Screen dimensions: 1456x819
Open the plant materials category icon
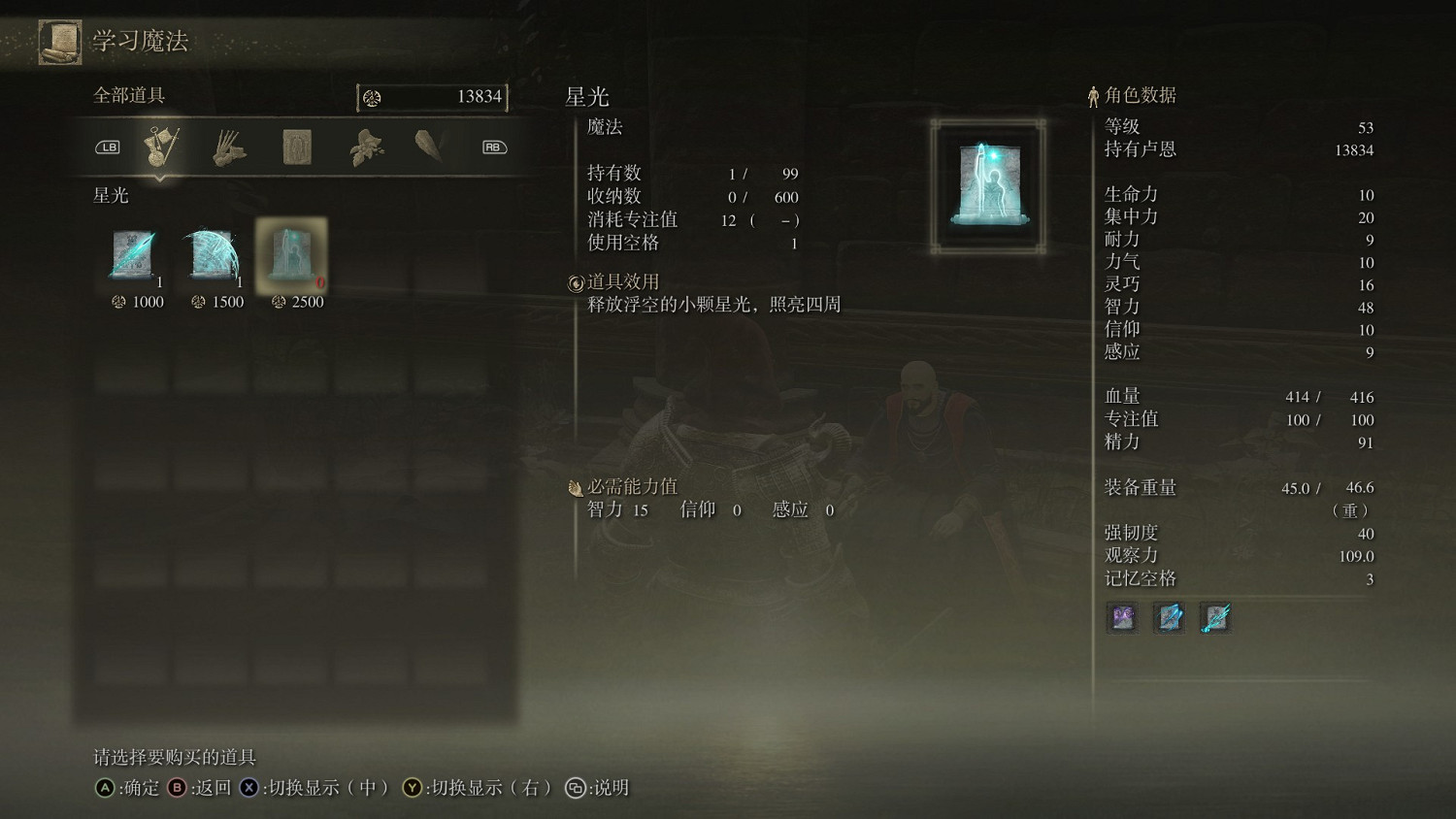366,147
